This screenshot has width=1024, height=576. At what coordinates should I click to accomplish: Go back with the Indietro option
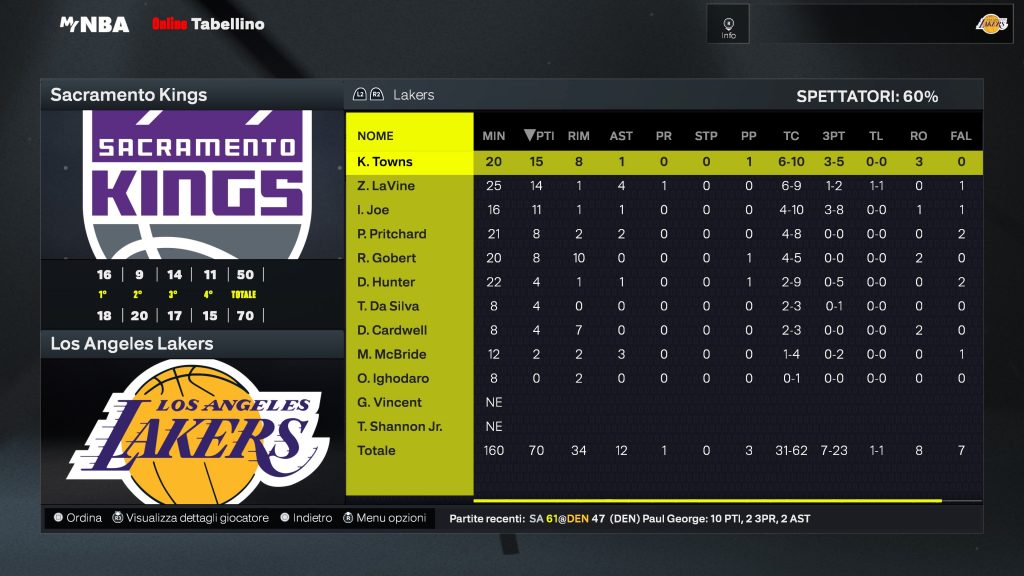pyautogui.click(x=306, y=518)
